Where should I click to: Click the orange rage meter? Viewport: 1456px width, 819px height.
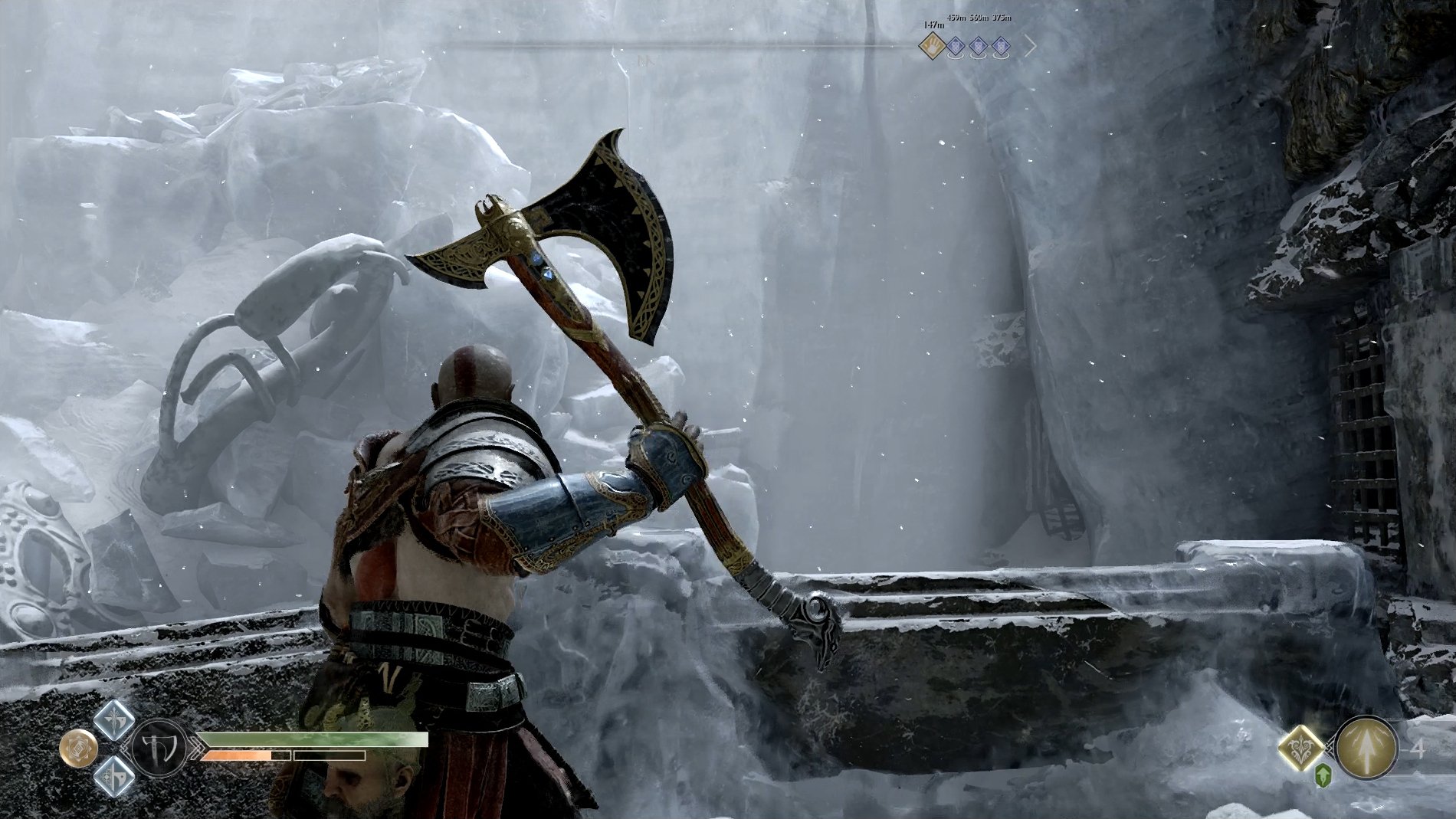click(x=238, y=756)
